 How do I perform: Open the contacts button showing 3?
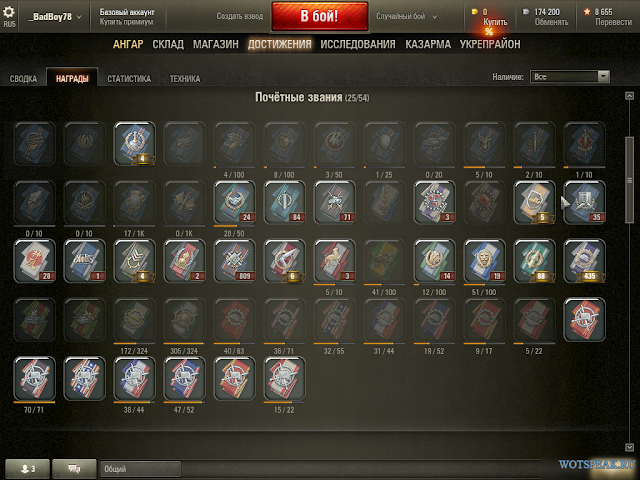coord(26,467)
